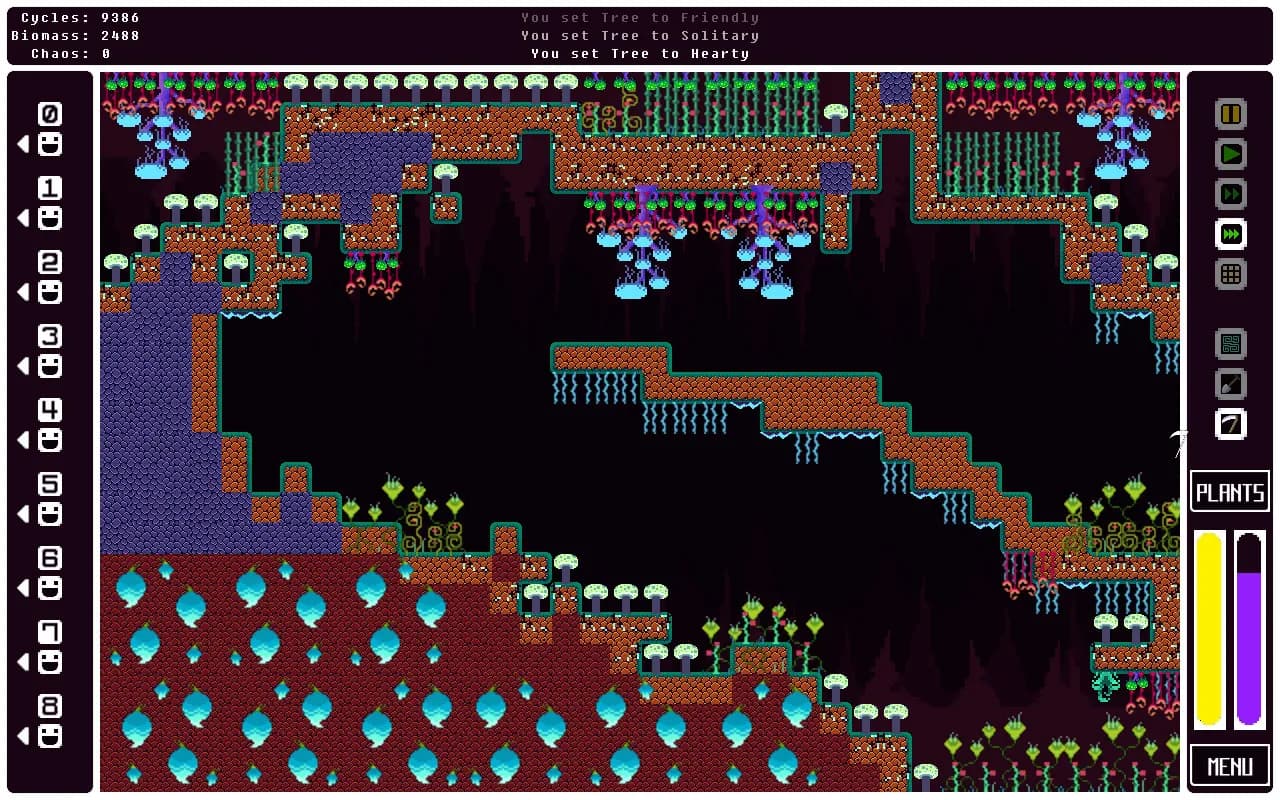Click the smiley face under number 6
The height and width of the screenshot is (800, 1280).
click(x=50, y=589)
